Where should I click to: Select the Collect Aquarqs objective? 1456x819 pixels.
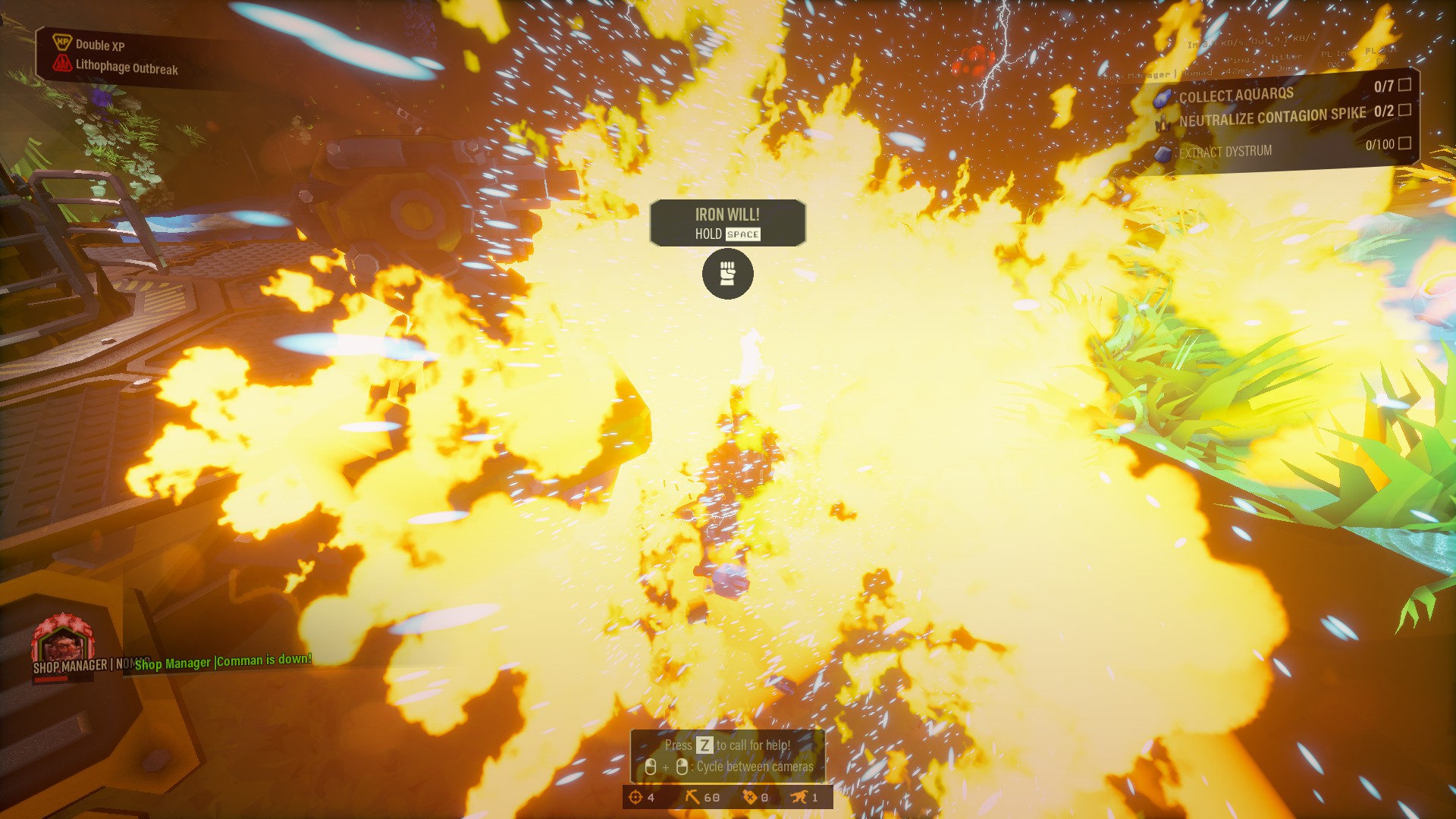pos(1236,96)
